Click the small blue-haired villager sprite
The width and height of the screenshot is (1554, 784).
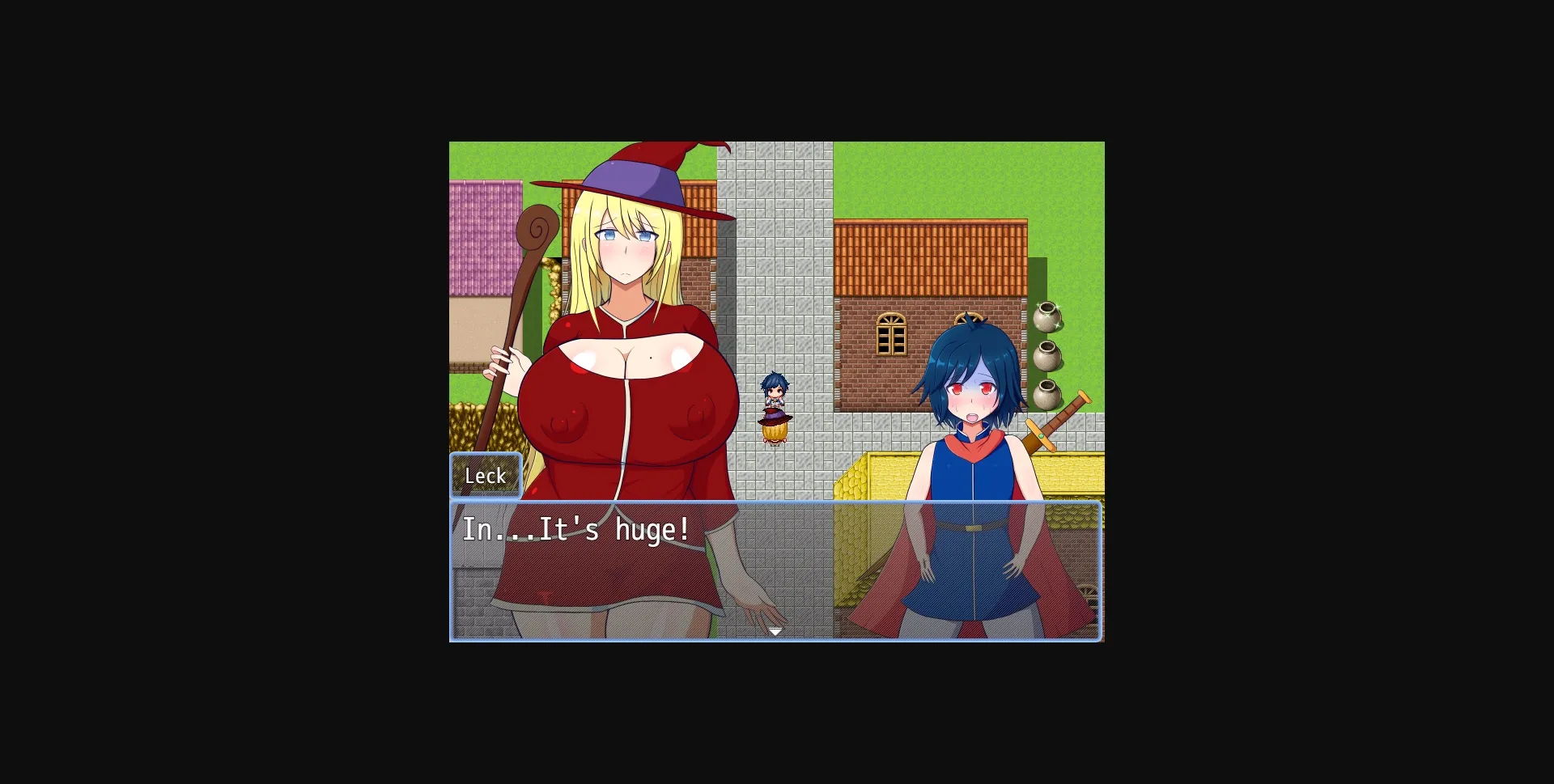point(774,388)
